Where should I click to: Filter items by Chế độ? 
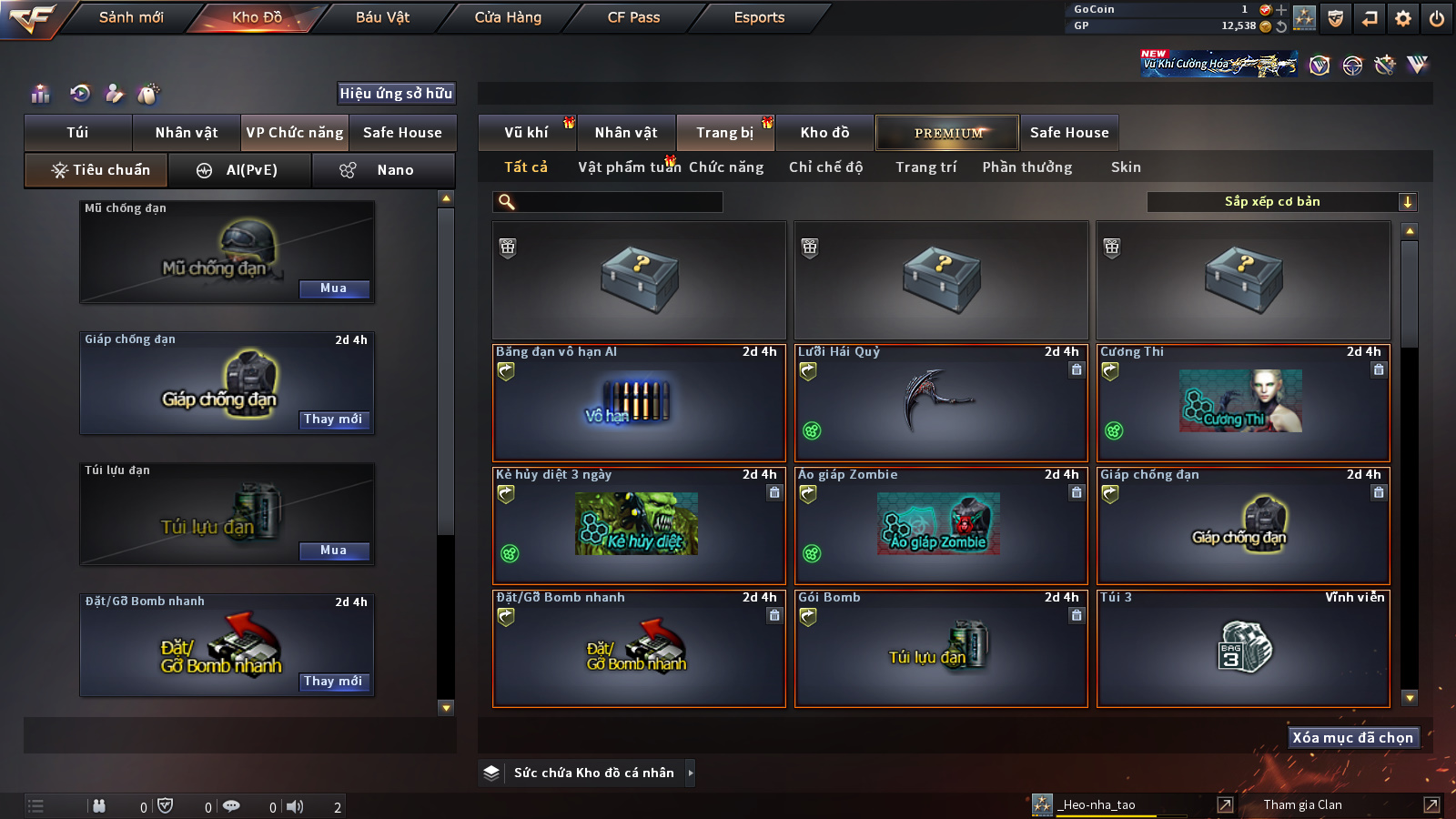(825, 167)
